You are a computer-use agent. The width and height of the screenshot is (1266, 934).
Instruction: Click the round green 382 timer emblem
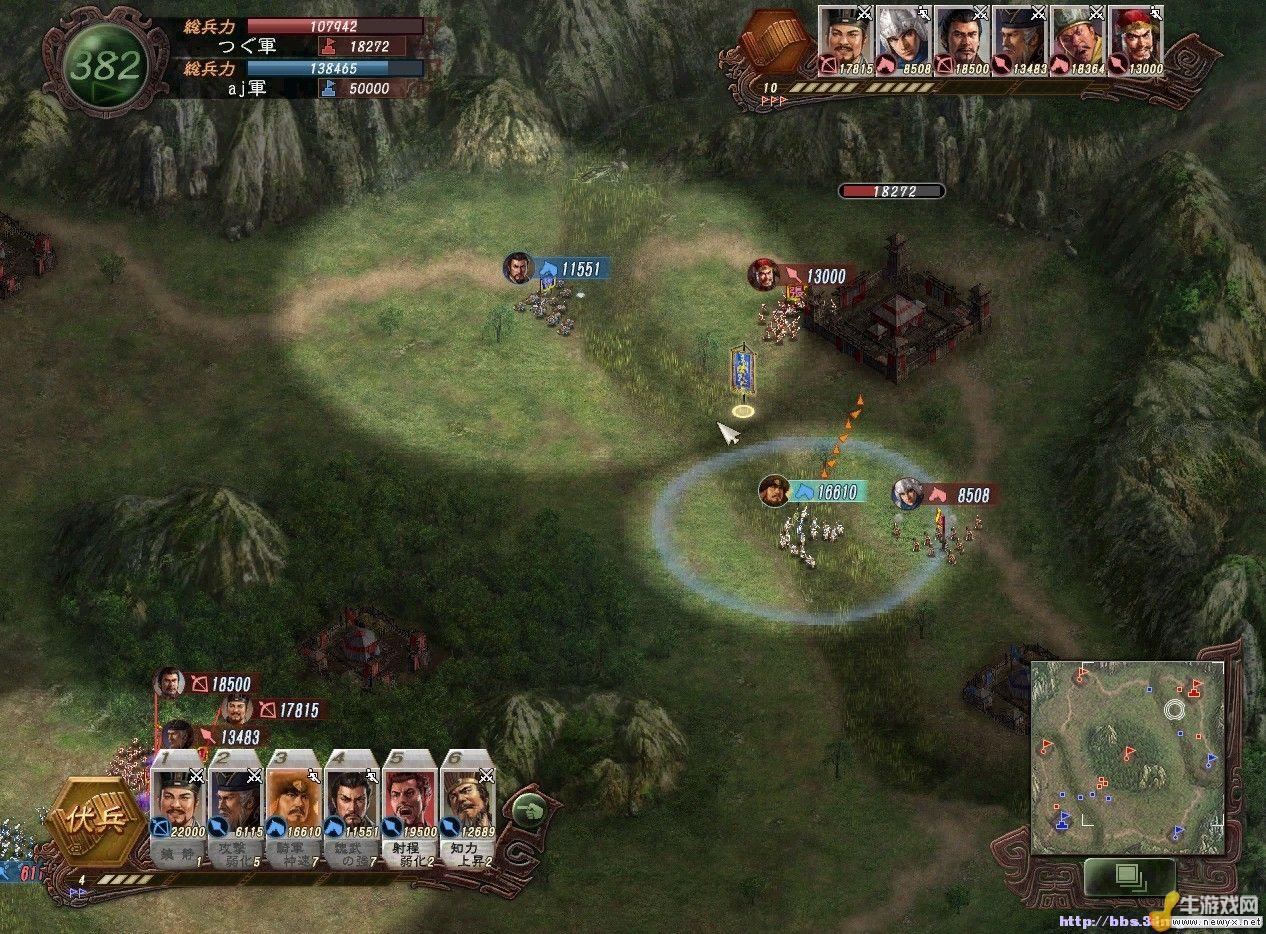click(104, 67)
